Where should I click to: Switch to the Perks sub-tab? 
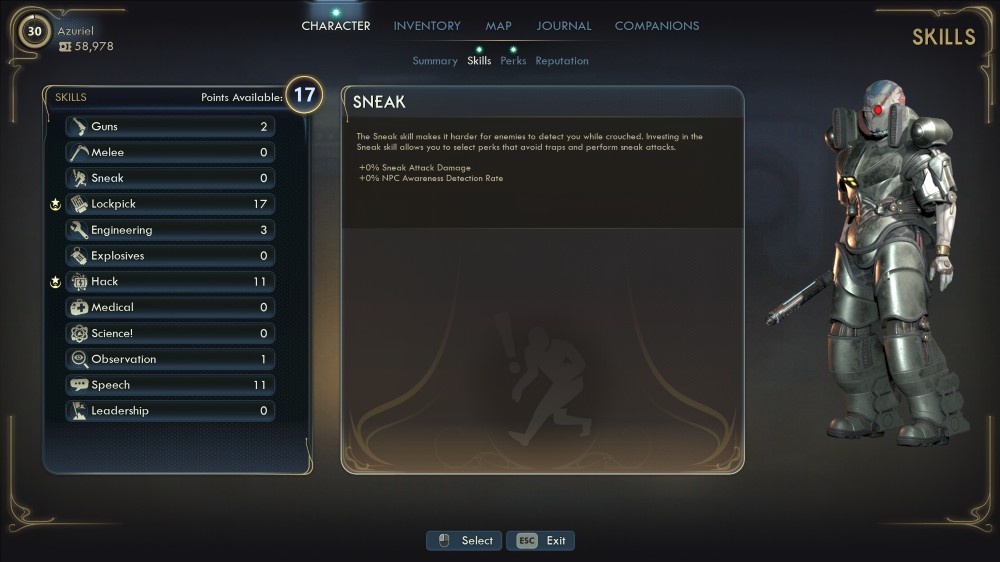513,61
